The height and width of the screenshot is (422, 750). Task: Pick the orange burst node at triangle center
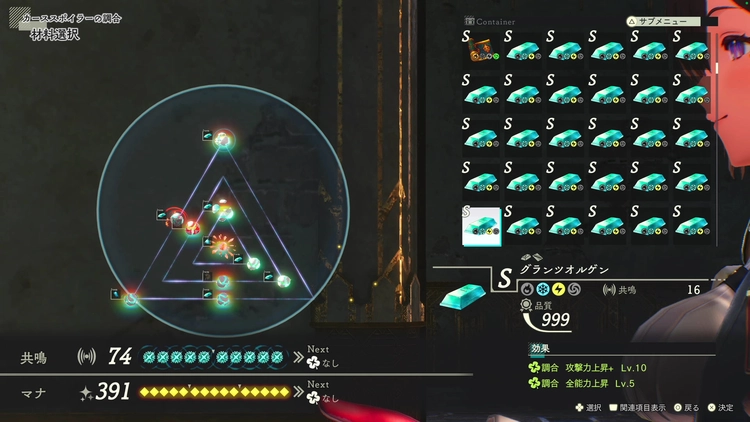[x=221, y=243]
